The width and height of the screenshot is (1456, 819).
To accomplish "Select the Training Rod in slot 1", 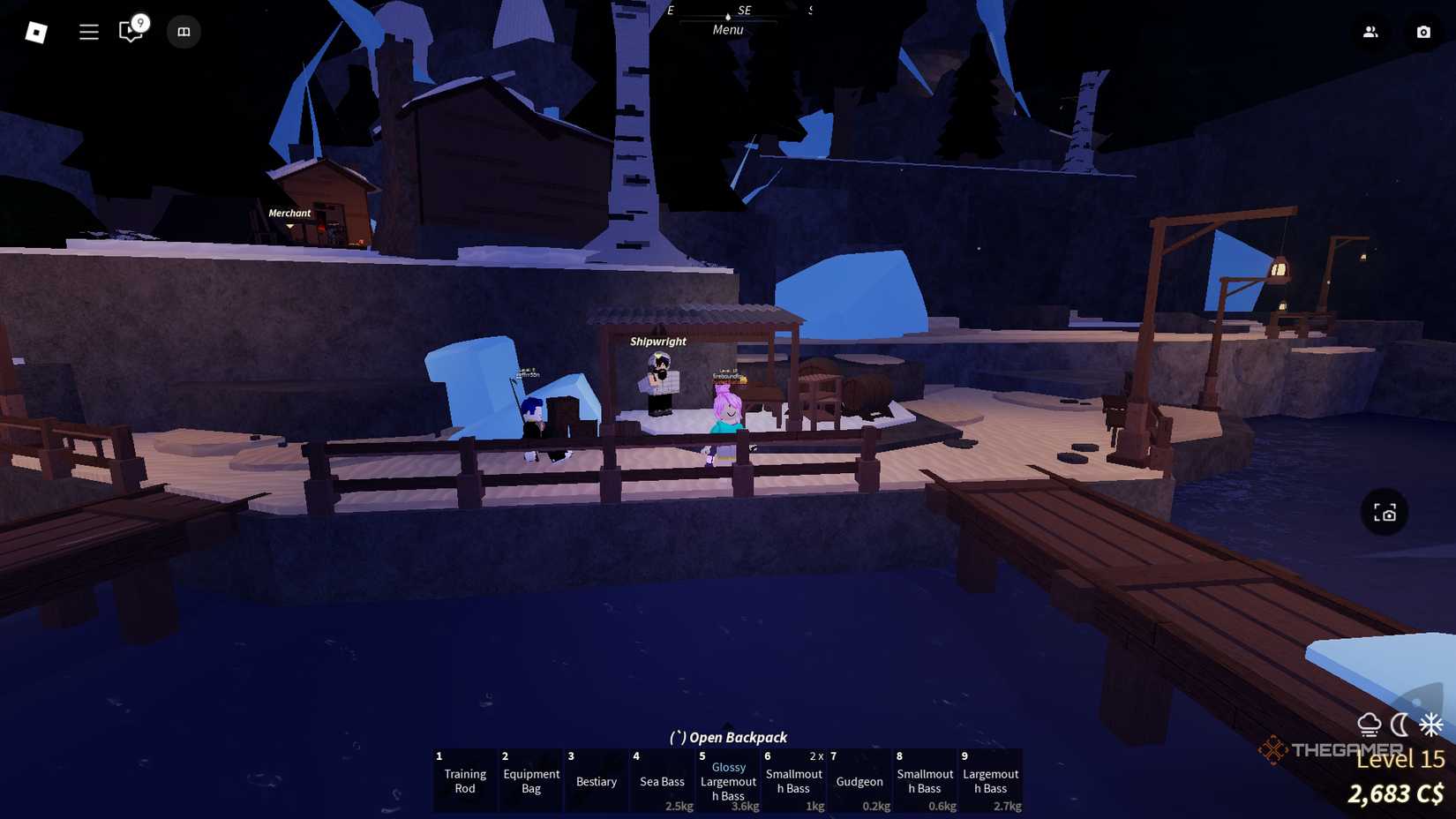I will point(464,780).
